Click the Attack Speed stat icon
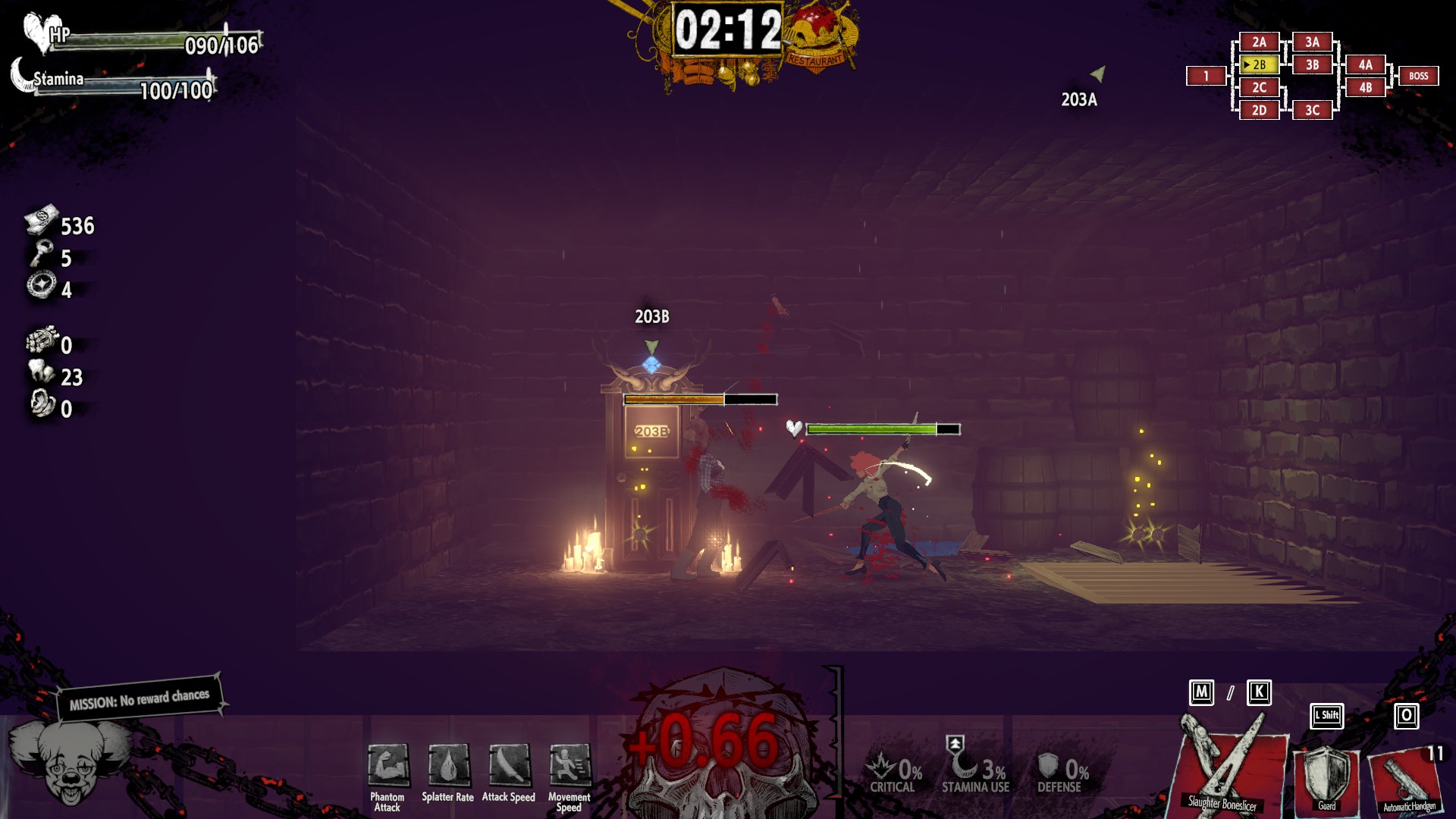Image resolution: width=1456 pixels, height=819 pixels. 509,765
